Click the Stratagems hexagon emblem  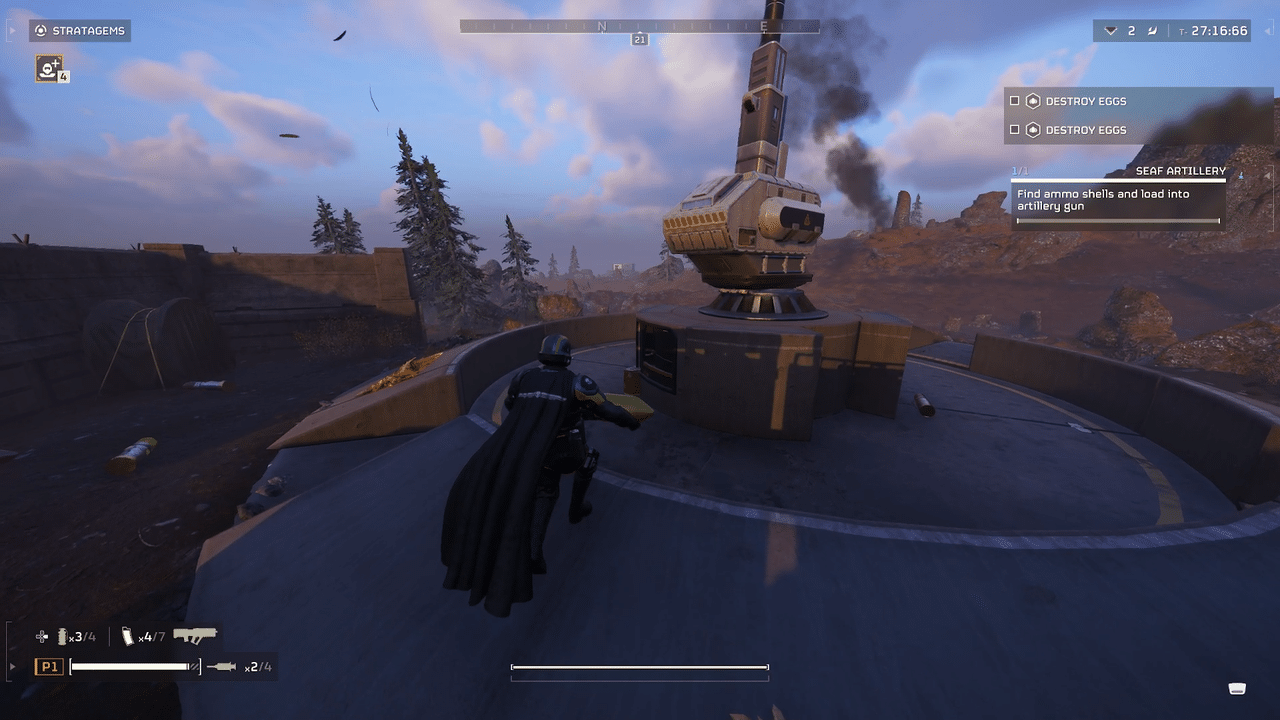click(x=40, y=30)
